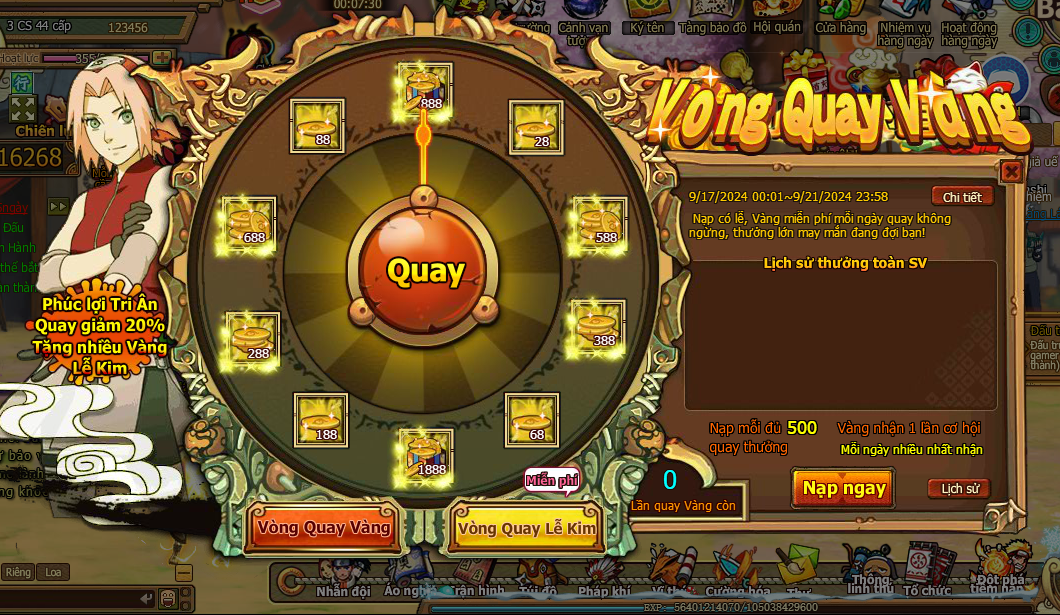The width and height of the screenshot is (1060, 615).
Task: Open the Cường hóa enhancement menu
Action: coord(737,583)
